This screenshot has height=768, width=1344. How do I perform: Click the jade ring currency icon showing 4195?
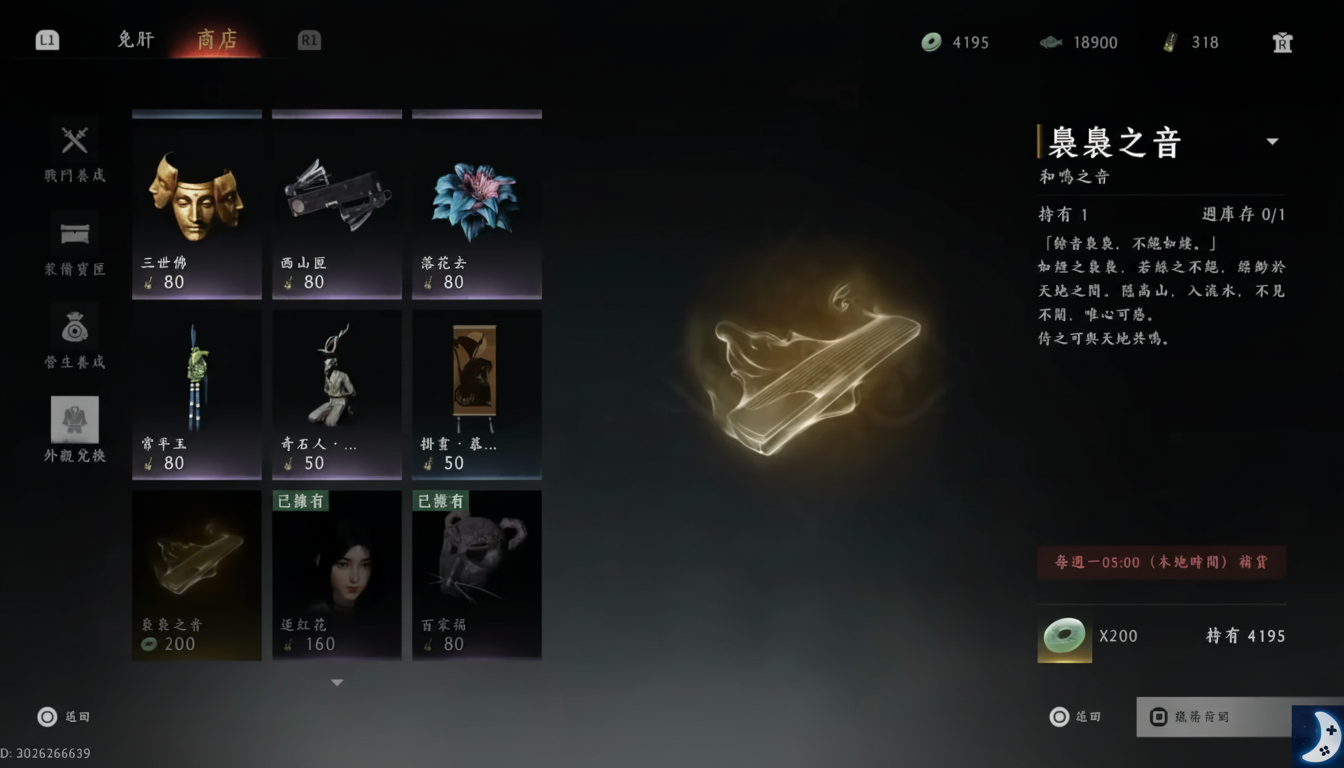[931, 42]
